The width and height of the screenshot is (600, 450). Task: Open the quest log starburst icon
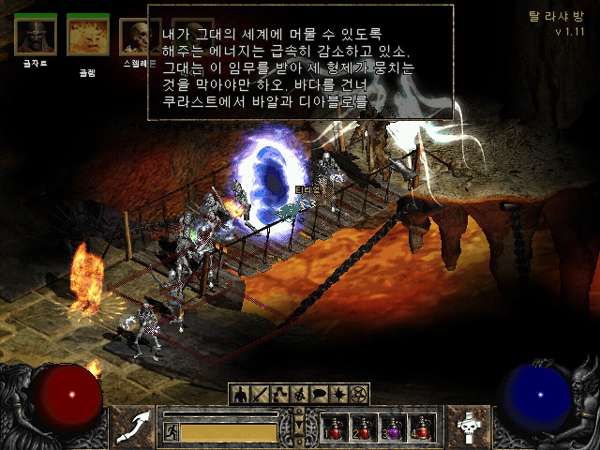click(339, 393)
